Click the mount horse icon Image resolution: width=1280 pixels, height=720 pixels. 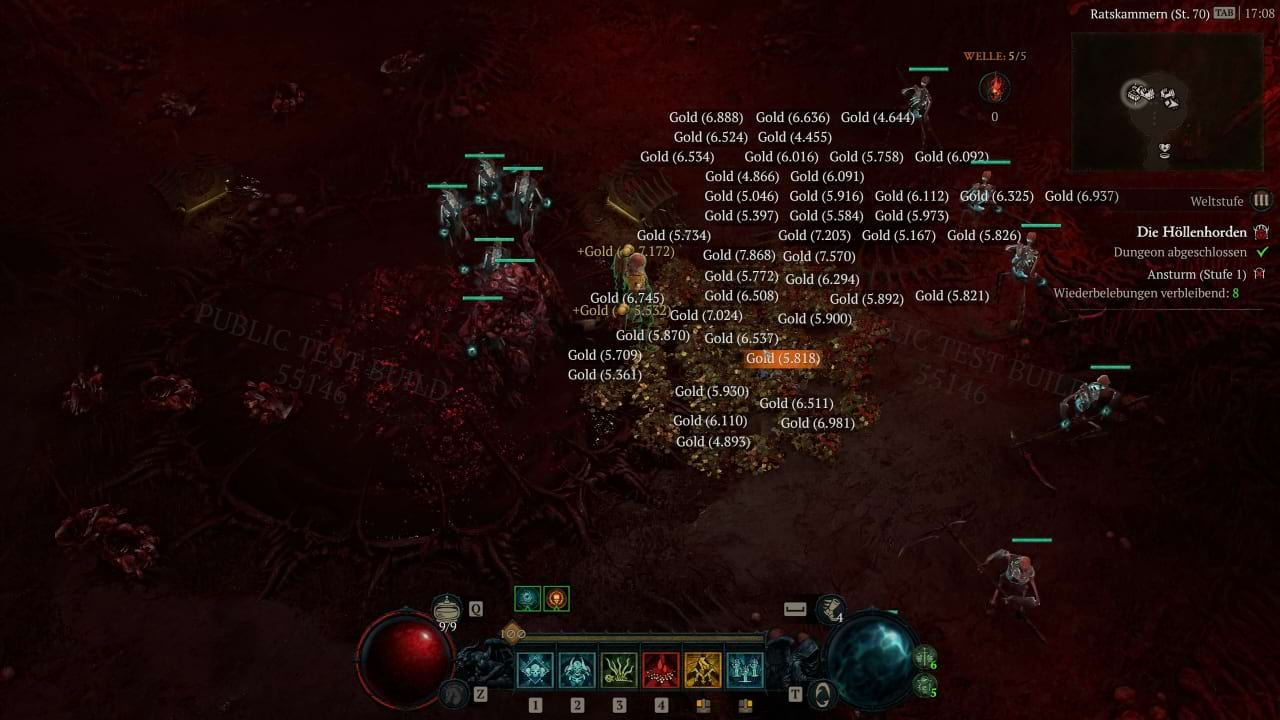[455, 692]
